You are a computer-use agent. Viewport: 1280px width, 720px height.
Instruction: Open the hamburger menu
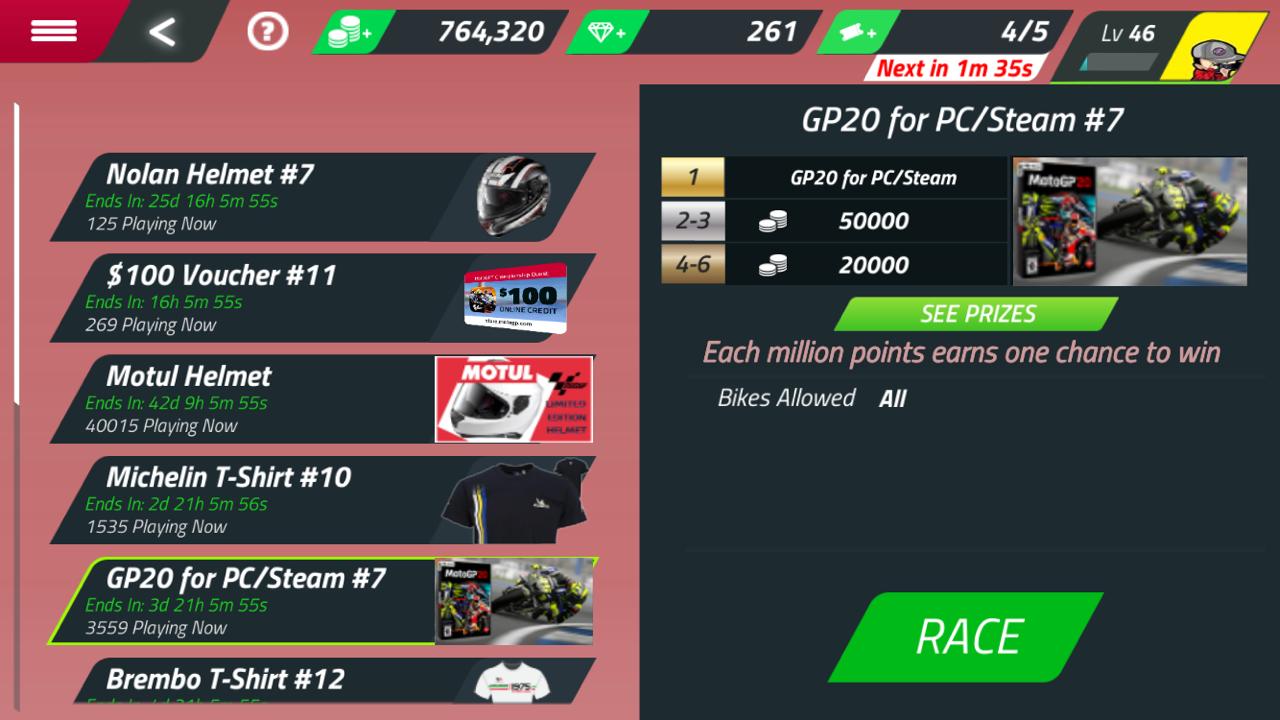coord(54,30)
